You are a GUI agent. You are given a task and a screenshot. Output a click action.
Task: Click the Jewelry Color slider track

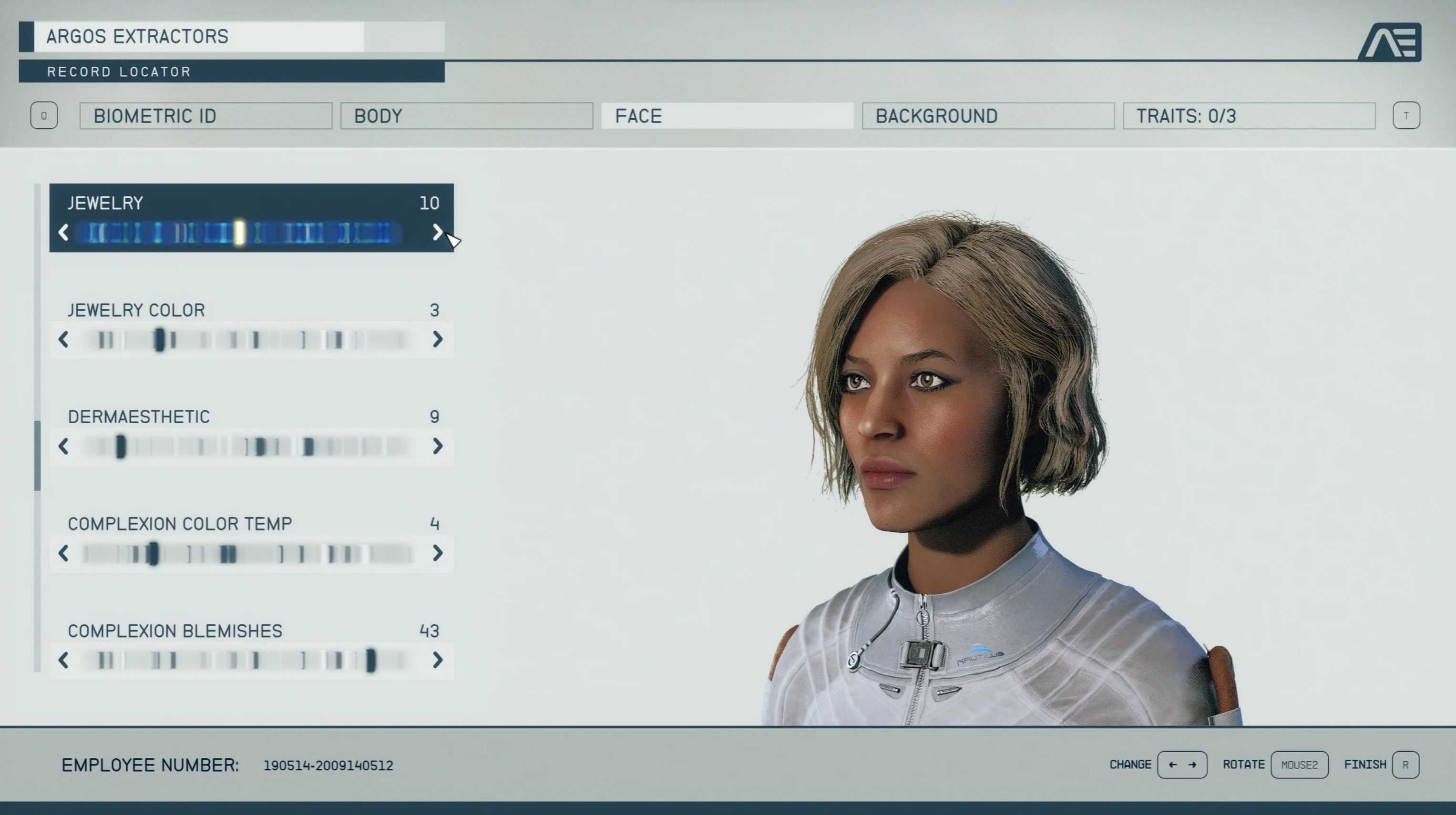249,340
